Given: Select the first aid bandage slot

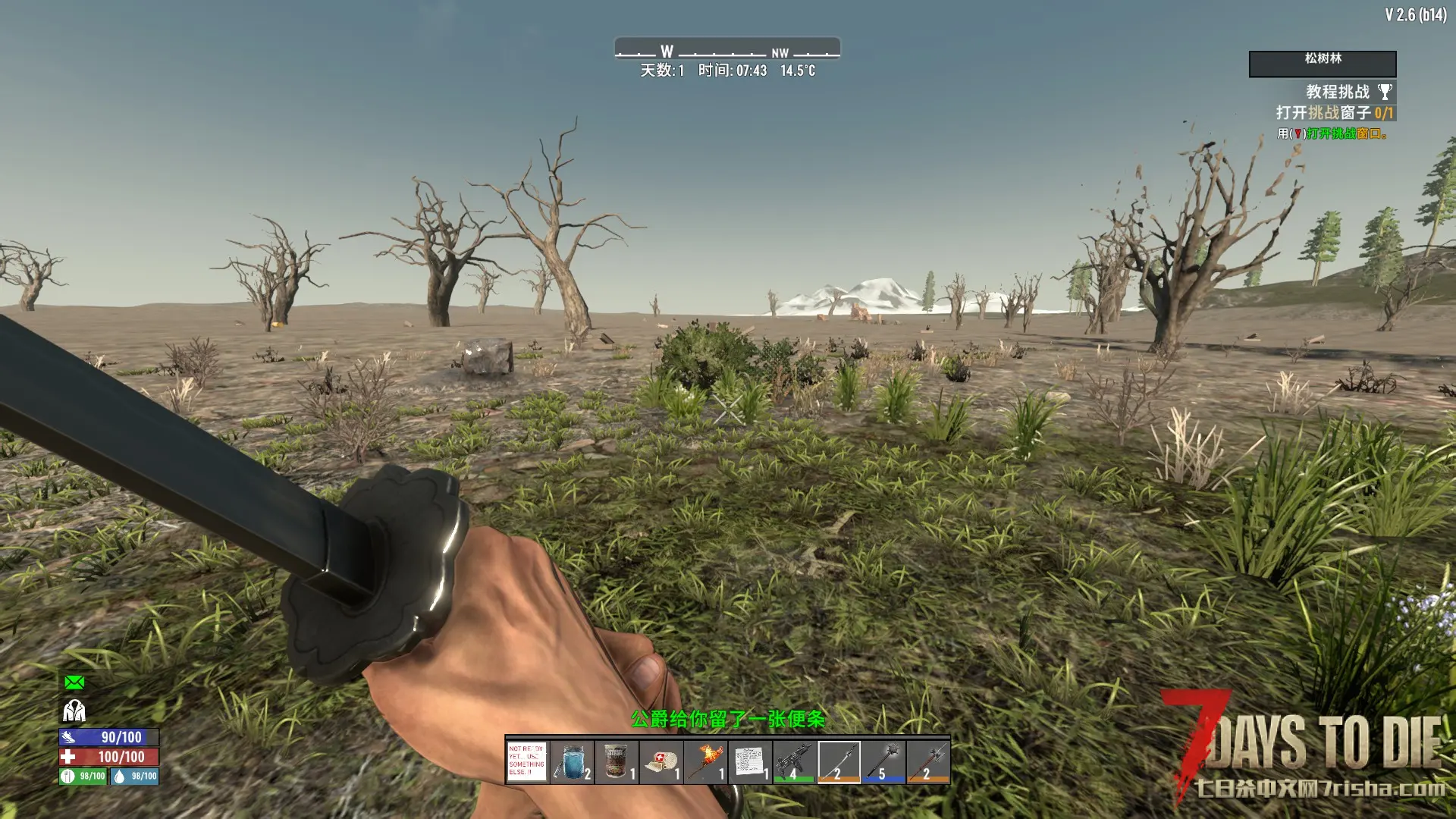Looking at the screenshot, I should [661, 761].
